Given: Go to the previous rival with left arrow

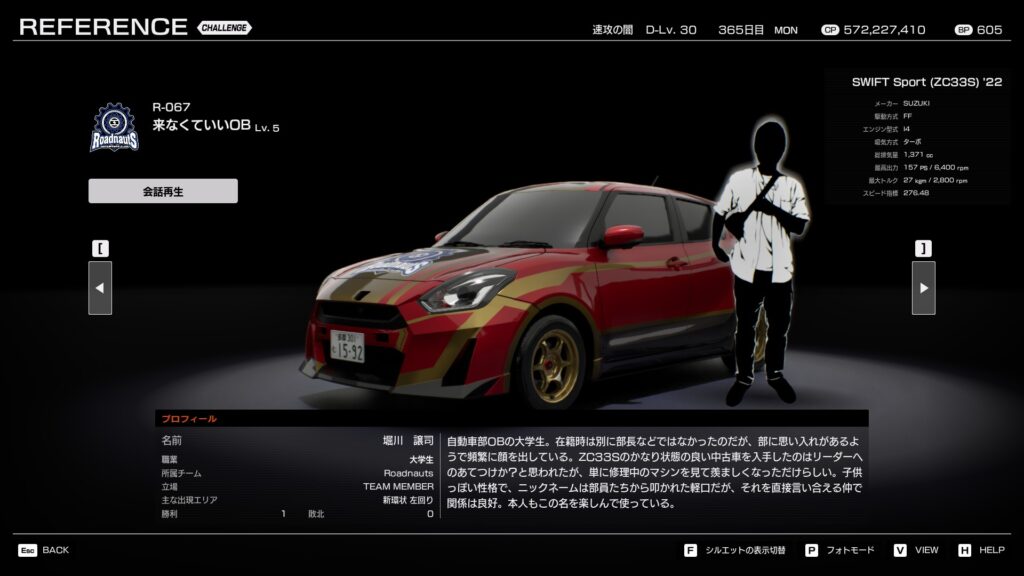Looking at the screenshot, I should (x=100, y=288).
